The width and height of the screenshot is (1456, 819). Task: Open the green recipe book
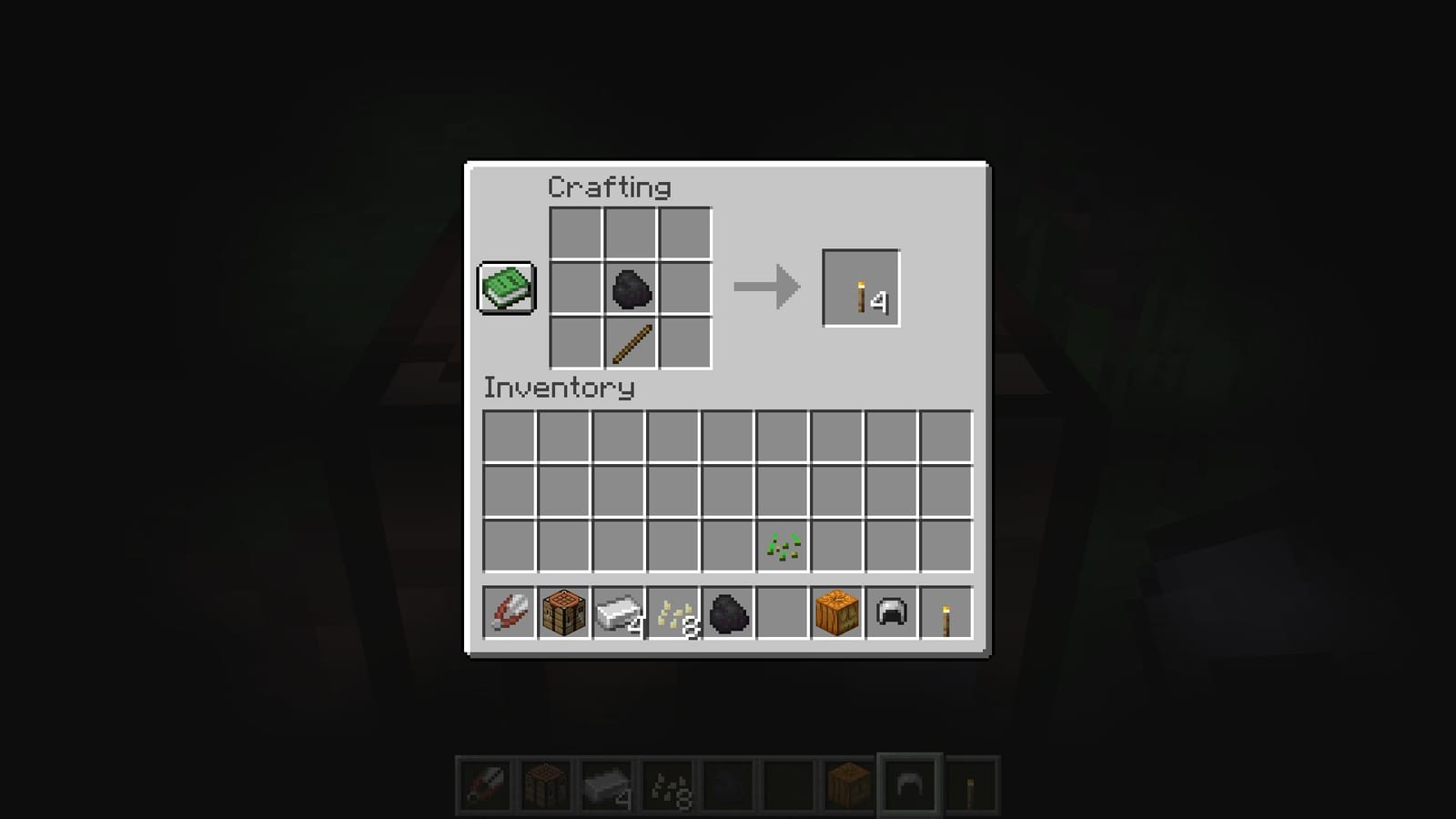(x=506, y=288)
